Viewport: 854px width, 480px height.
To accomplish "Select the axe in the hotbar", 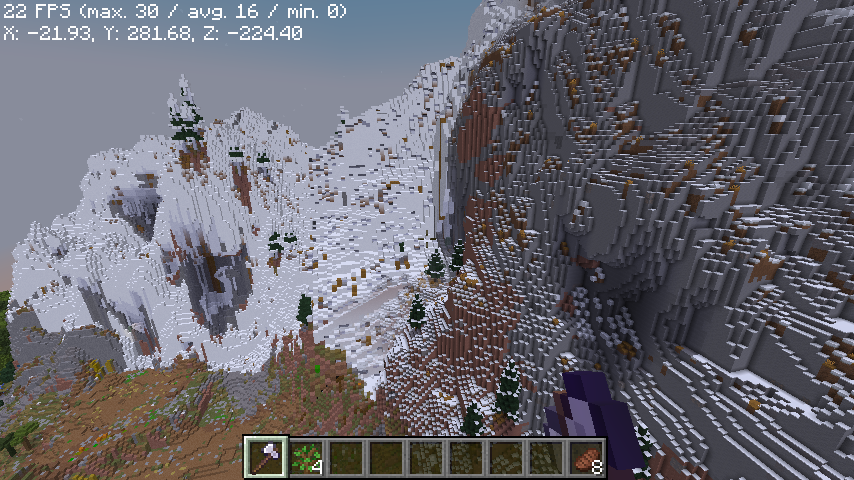I will click(266, 457).
